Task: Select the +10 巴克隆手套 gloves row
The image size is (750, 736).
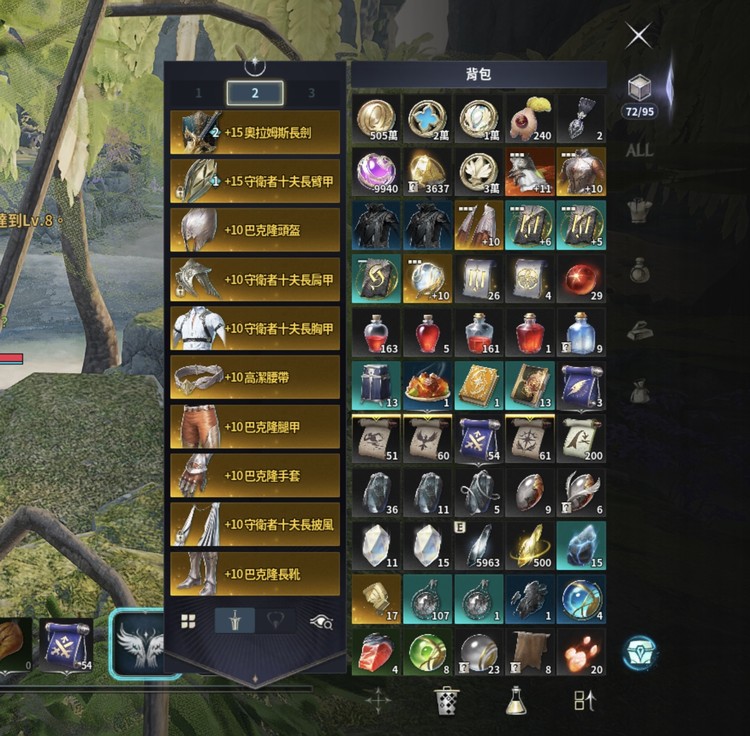Action: 255,475
